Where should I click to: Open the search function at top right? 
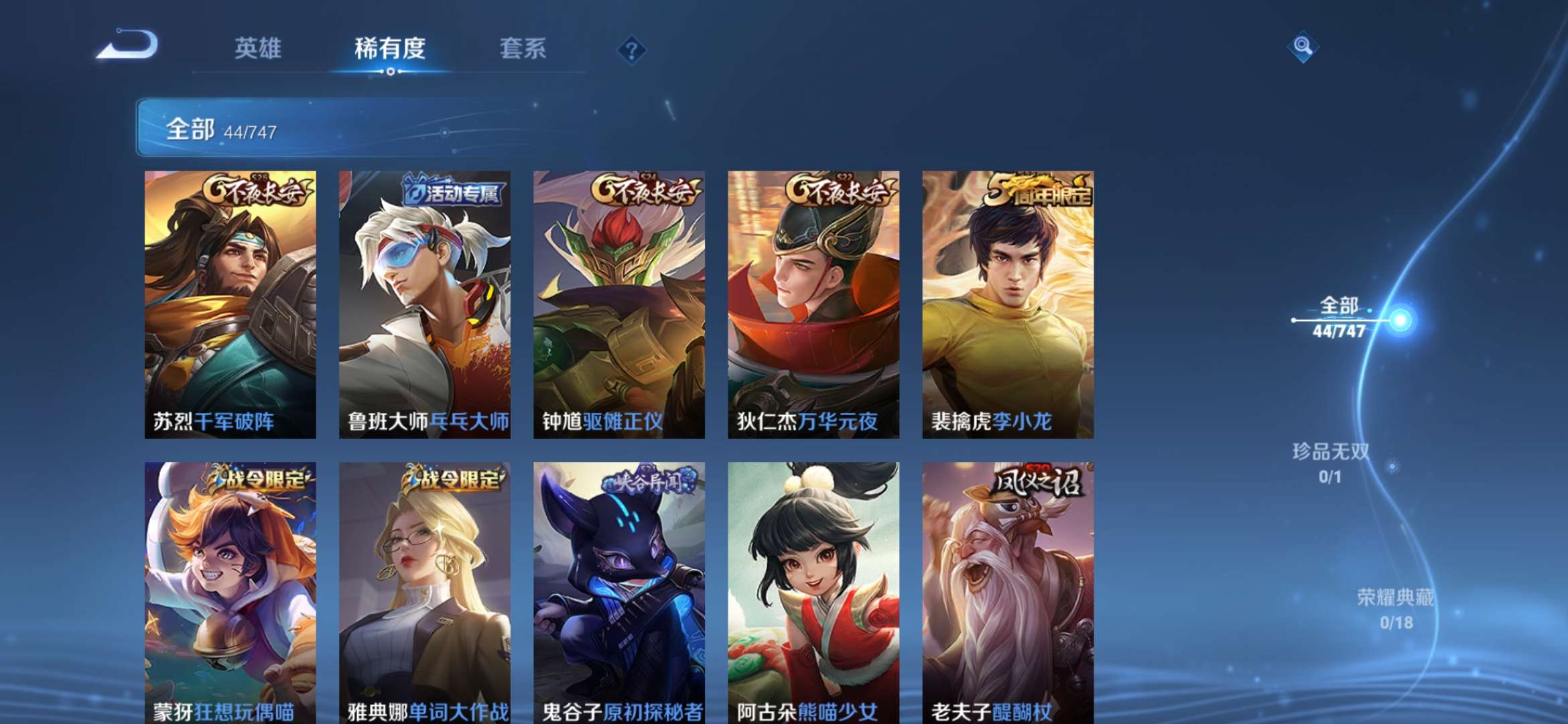(1303, 46)
